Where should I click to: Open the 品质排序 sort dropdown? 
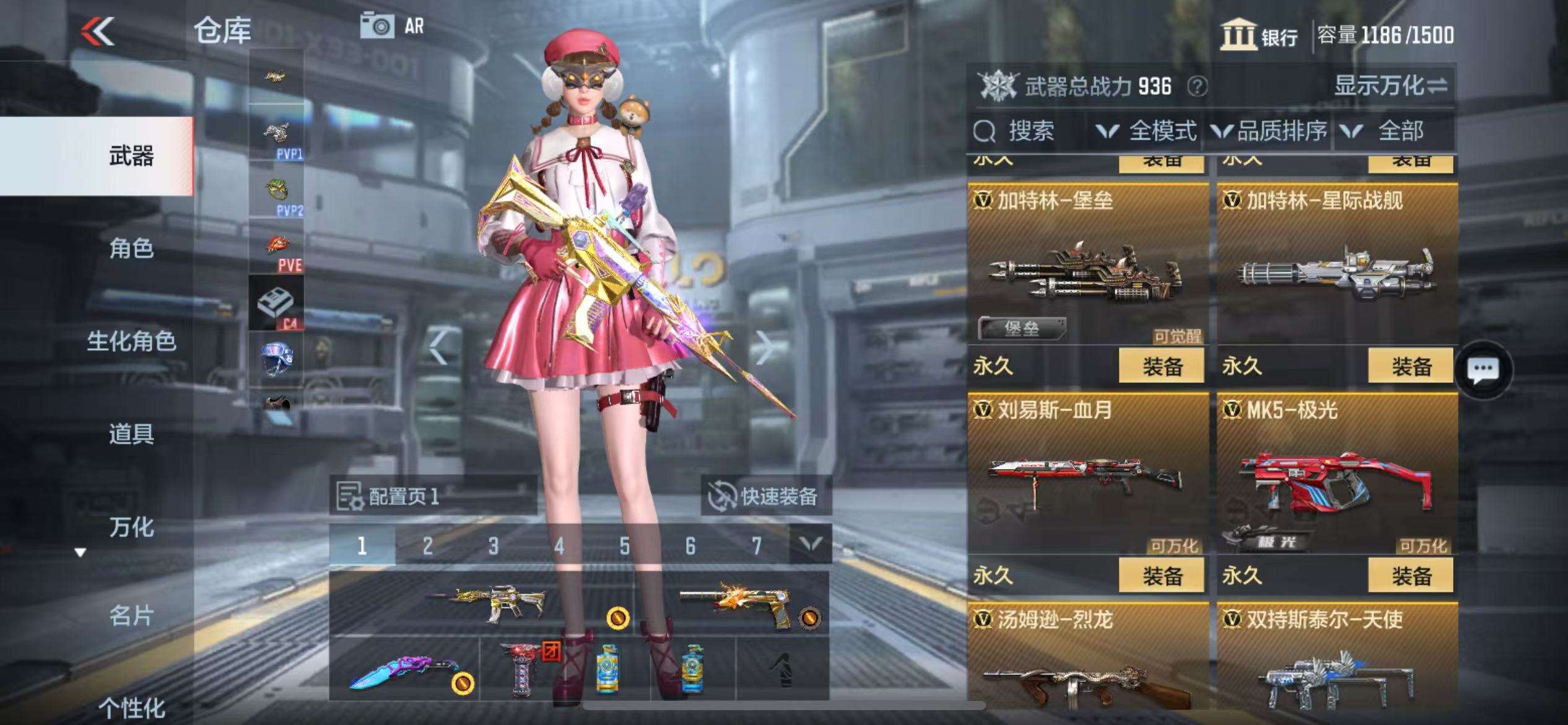tap(1270, 131)
